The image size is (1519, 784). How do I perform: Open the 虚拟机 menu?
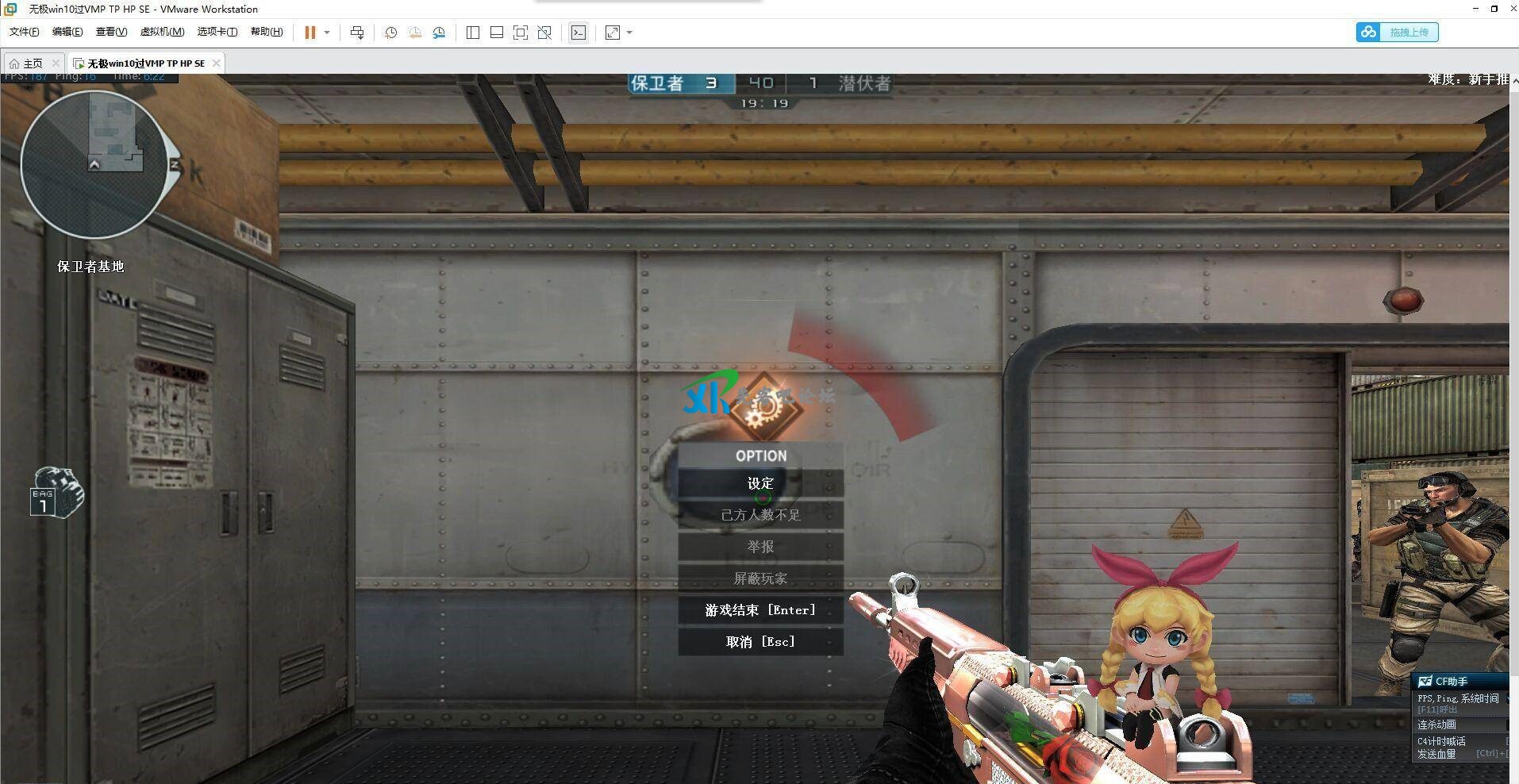[x=163, y=32]
